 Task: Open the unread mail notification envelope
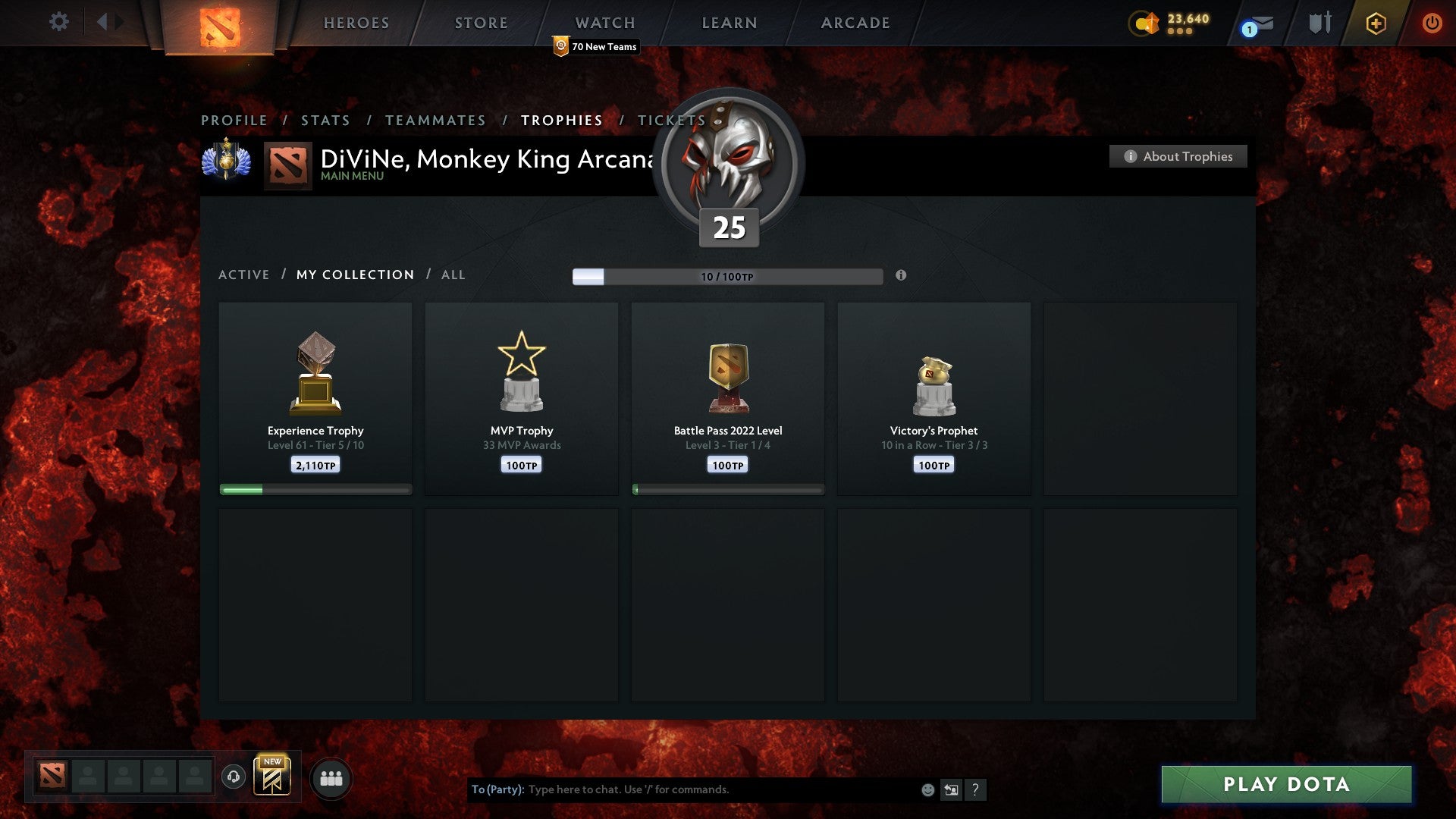click(x=1261, y=24)
